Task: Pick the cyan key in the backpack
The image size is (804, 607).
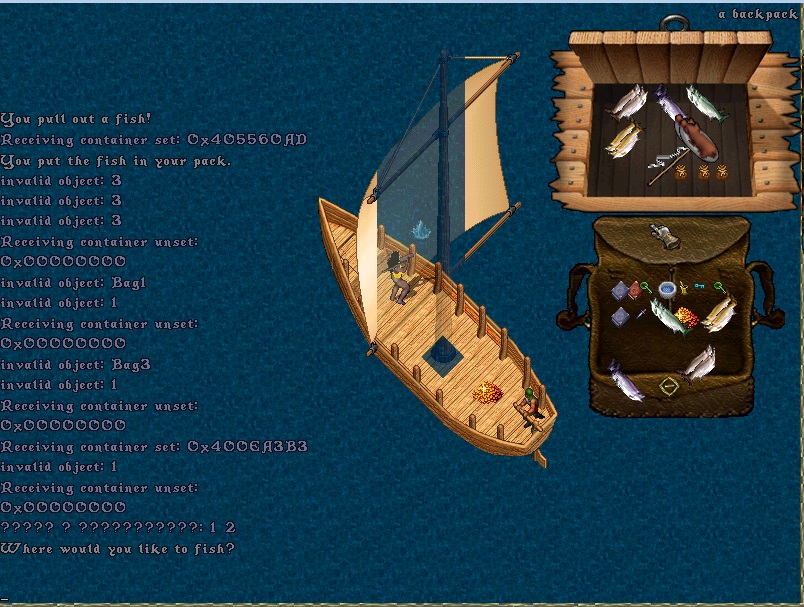Action: tap(701, 287)
